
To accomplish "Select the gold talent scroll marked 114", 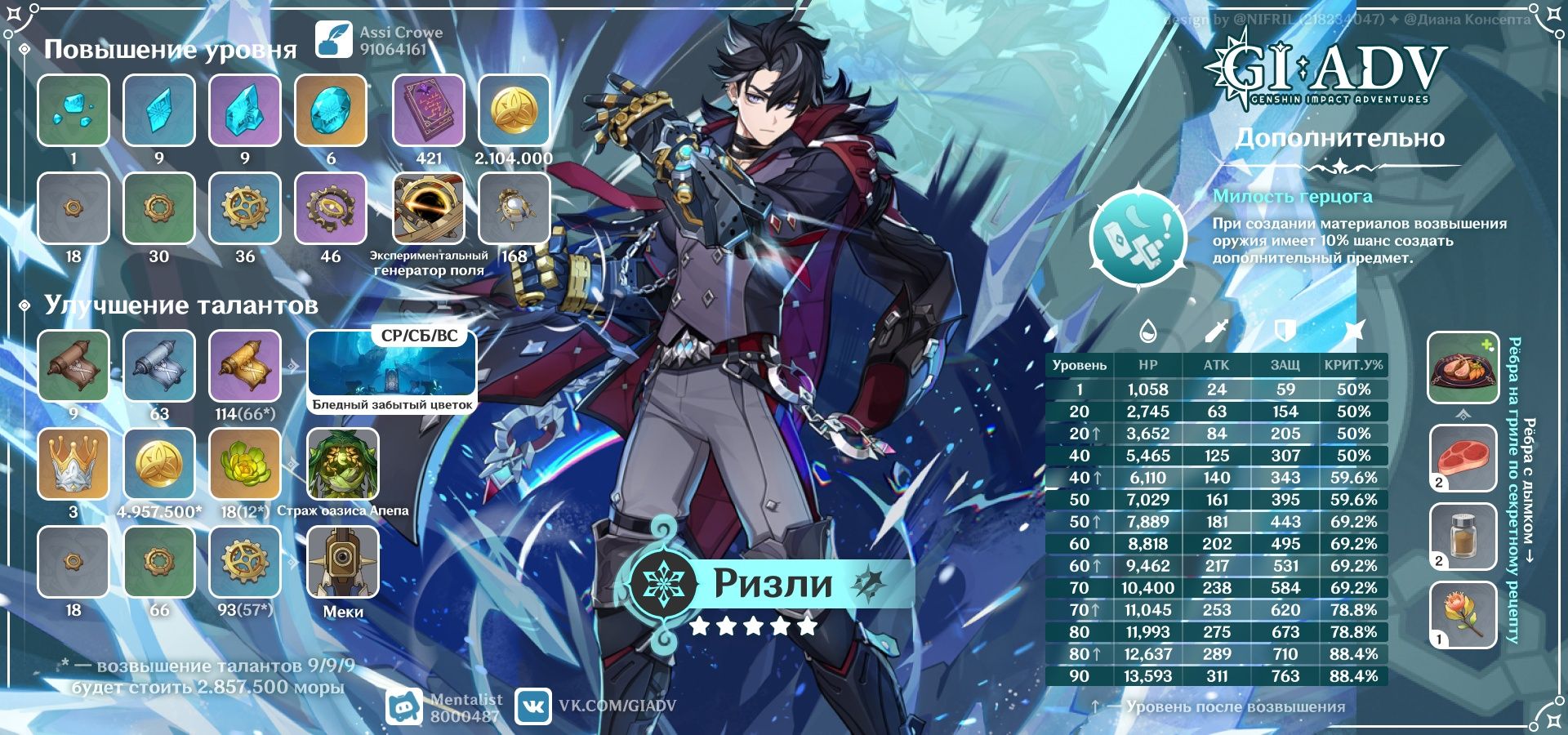I will (x=245, y=366).
